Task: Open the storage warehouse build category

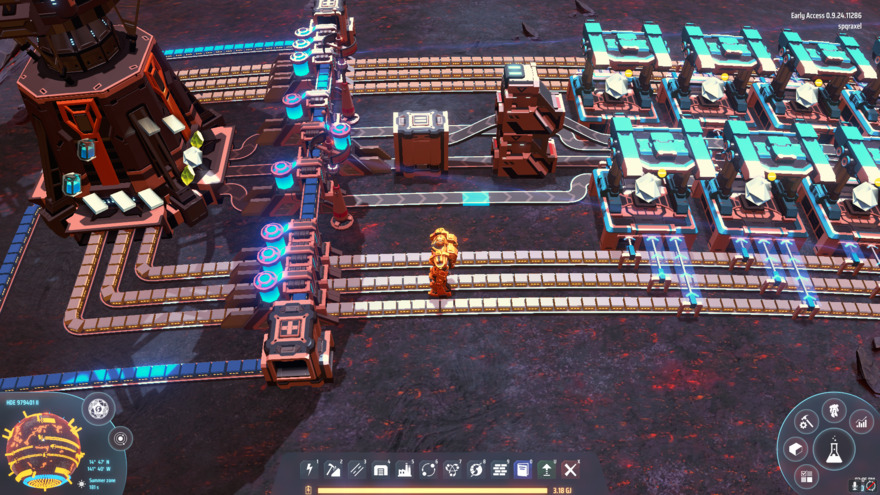Action: coord(381,469)
